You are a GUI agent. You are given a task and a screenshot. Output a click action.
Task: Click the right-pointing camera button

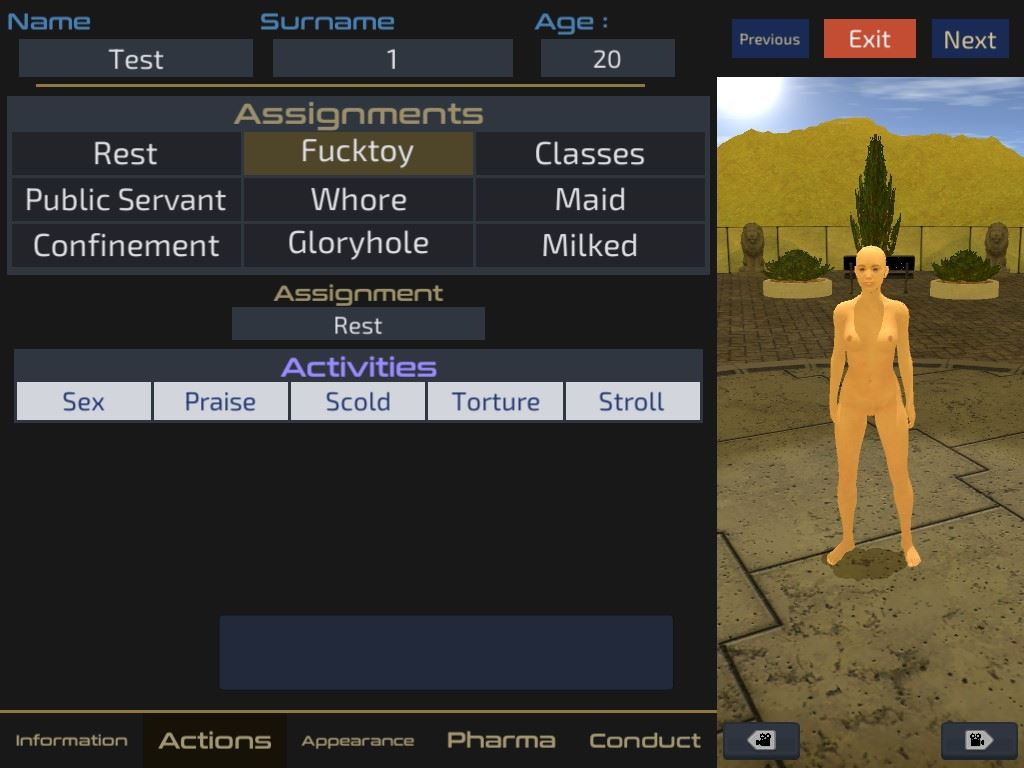click(x=979, y=741)
